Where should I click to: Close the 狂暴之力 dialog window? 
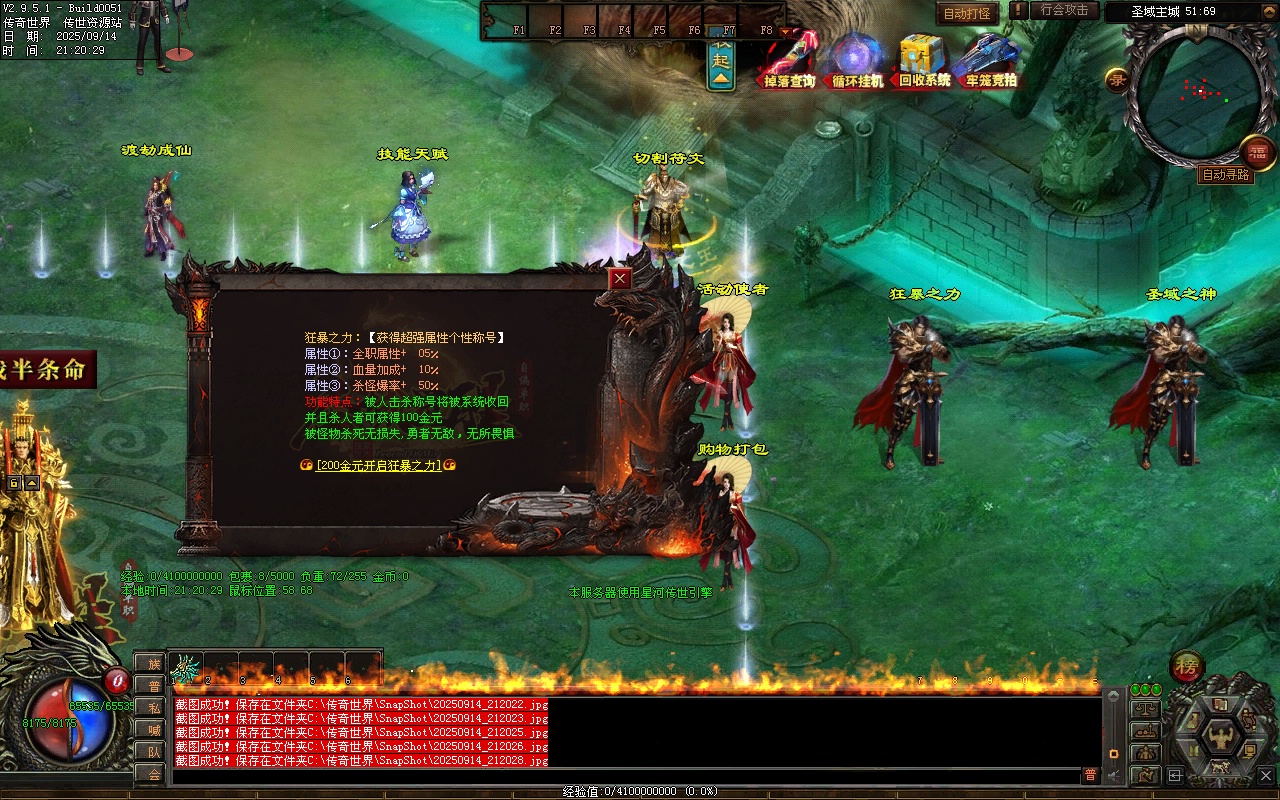[x=621, y=279]
